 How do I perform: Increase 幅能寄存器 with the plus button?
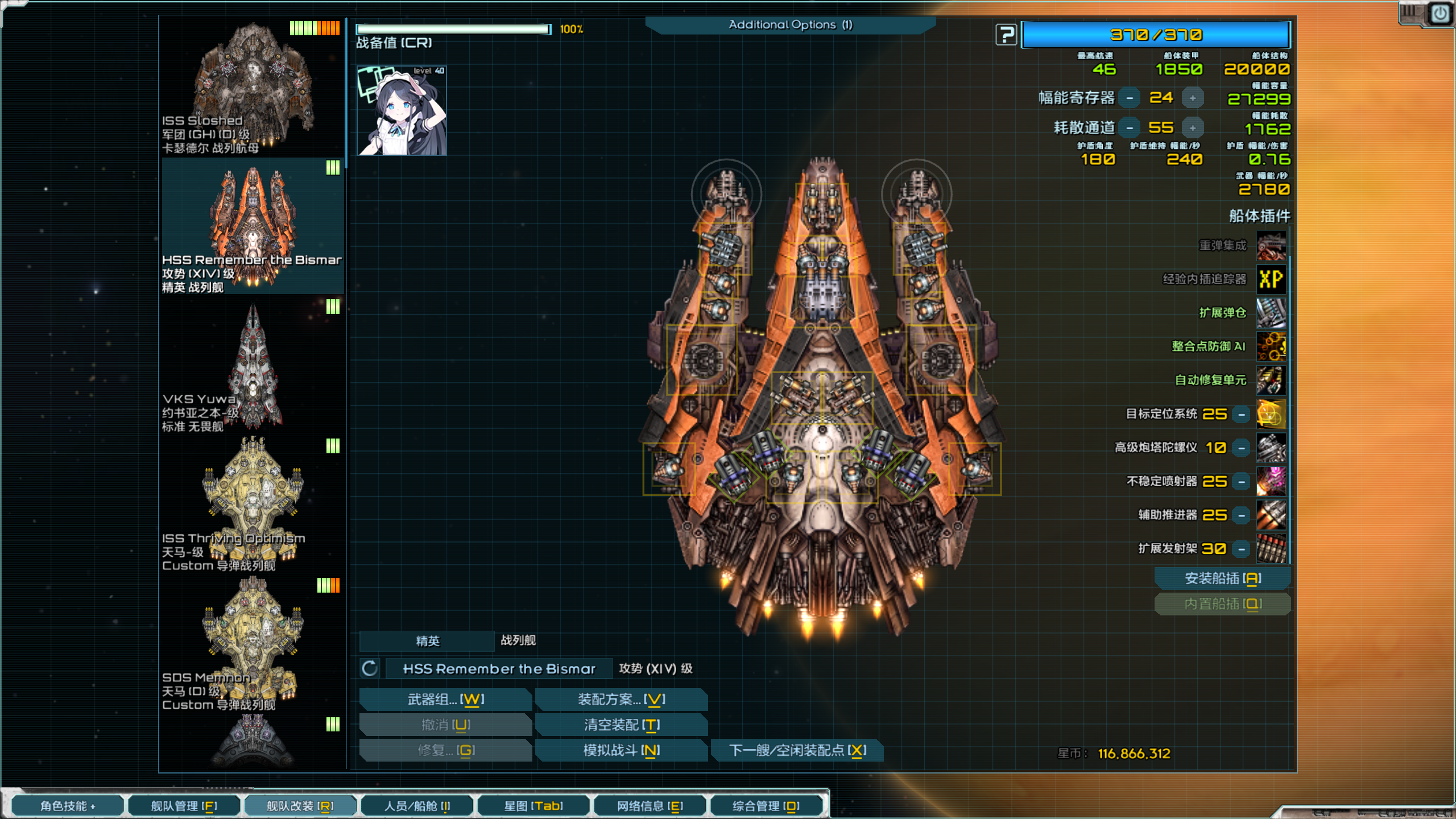[1194, 98]
